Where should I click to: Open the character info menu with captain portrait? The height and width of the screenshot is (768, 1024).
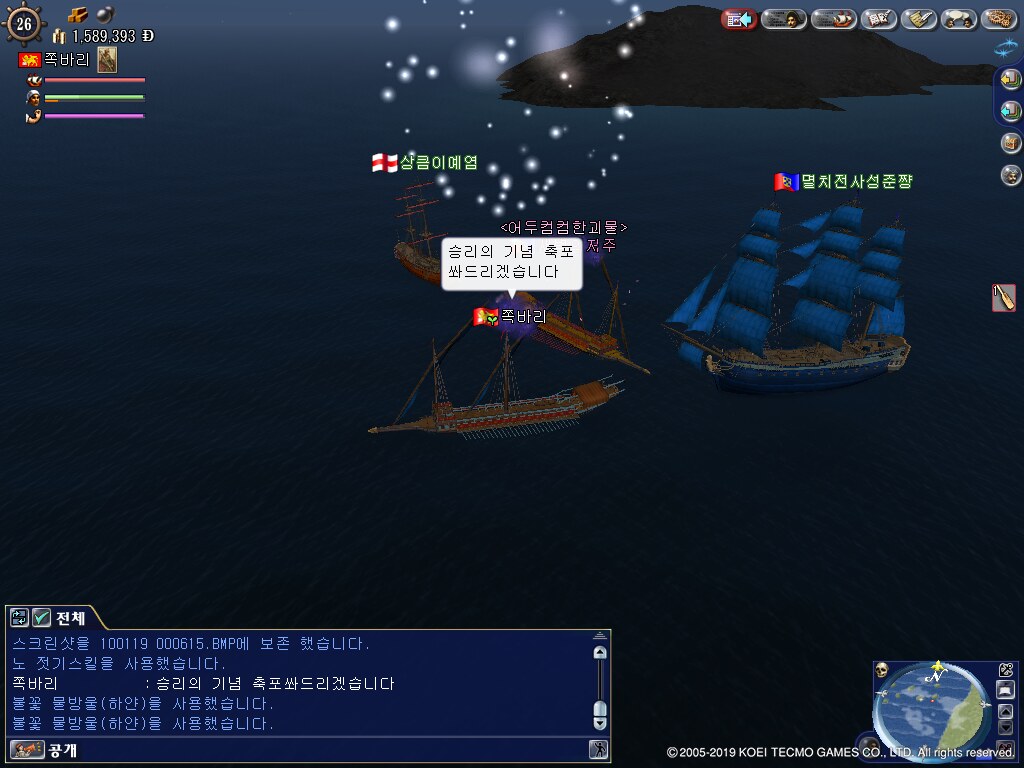pos(784,19)
